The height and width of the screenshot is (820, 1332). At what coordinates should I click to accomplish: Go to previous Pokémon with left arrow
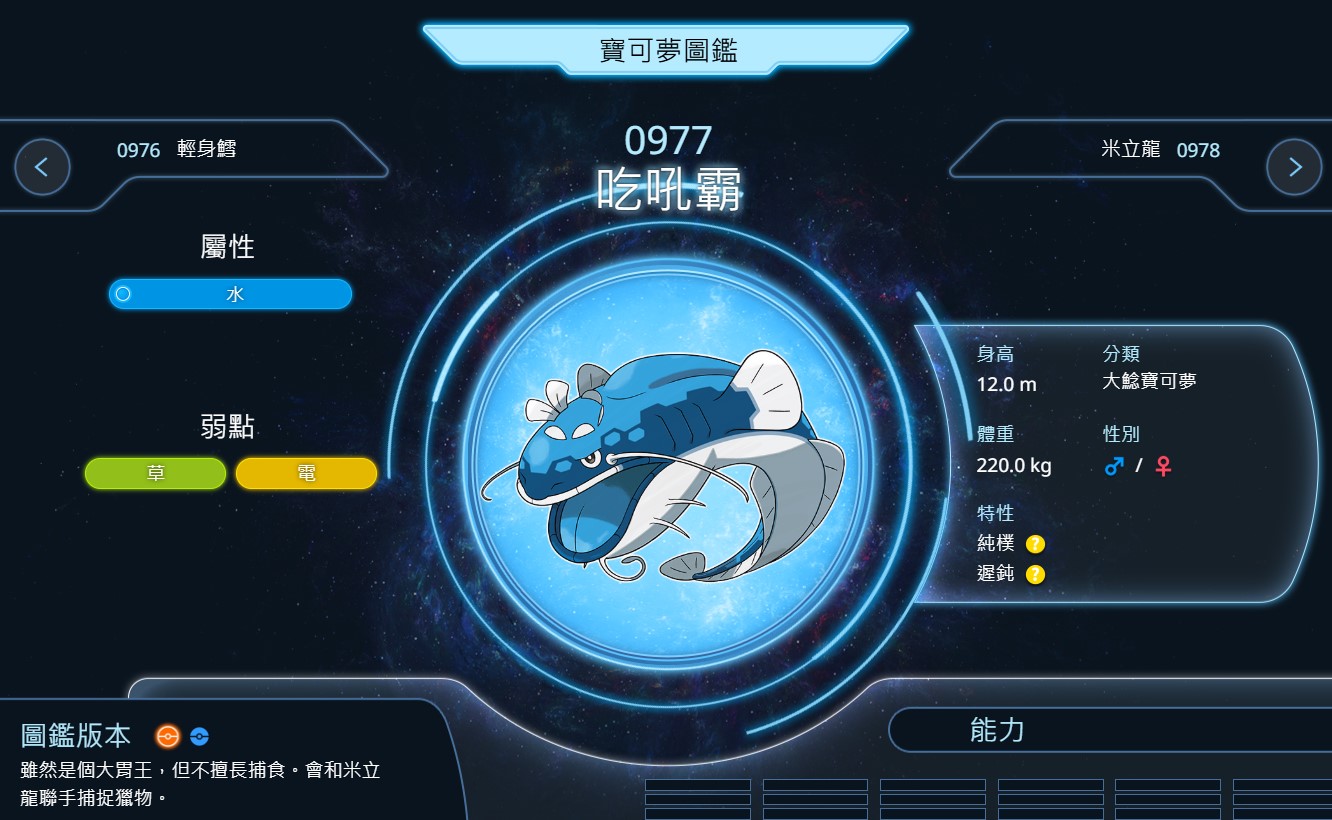(43, 167)
